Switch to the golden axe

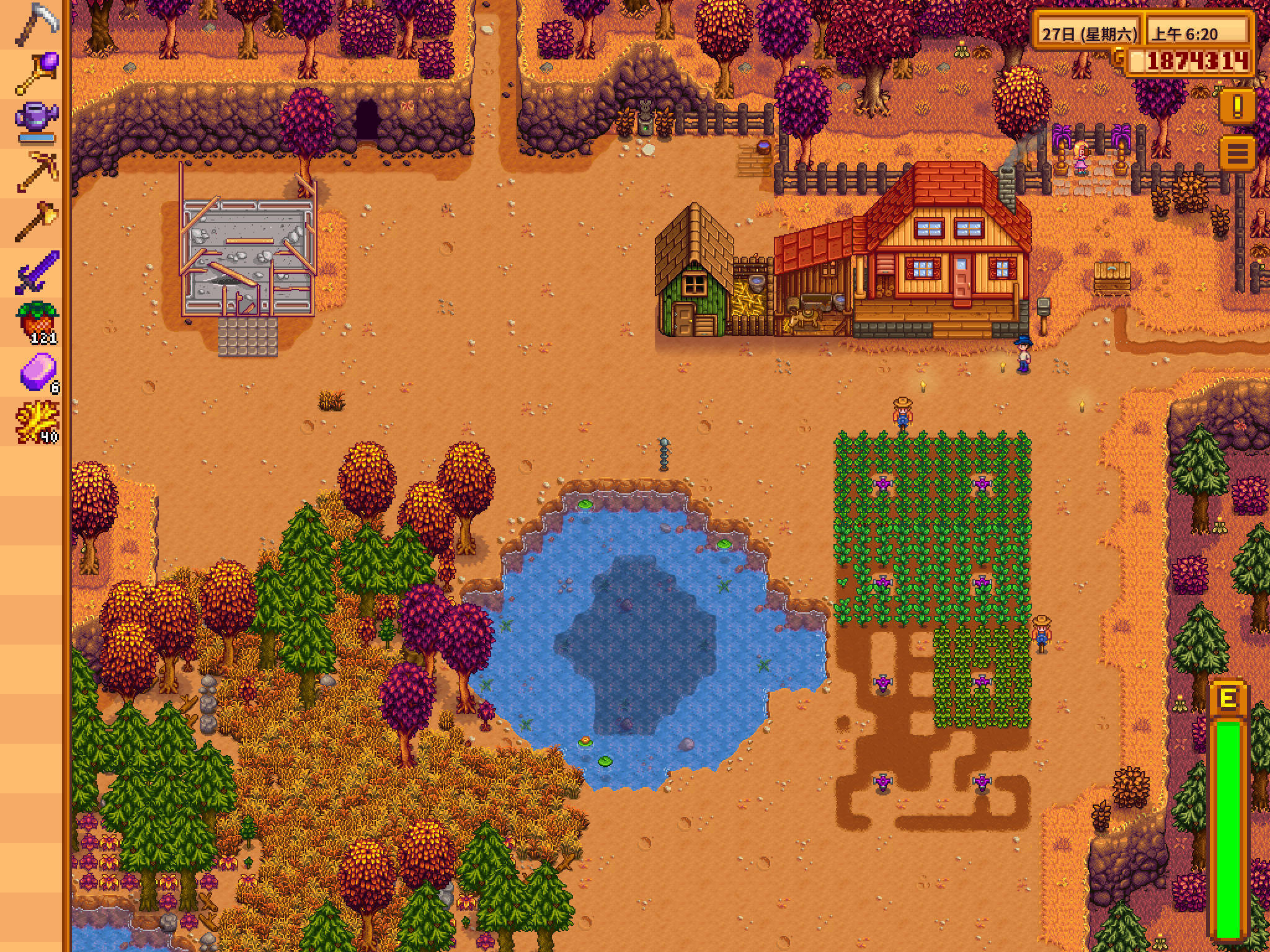click(36, 221)
